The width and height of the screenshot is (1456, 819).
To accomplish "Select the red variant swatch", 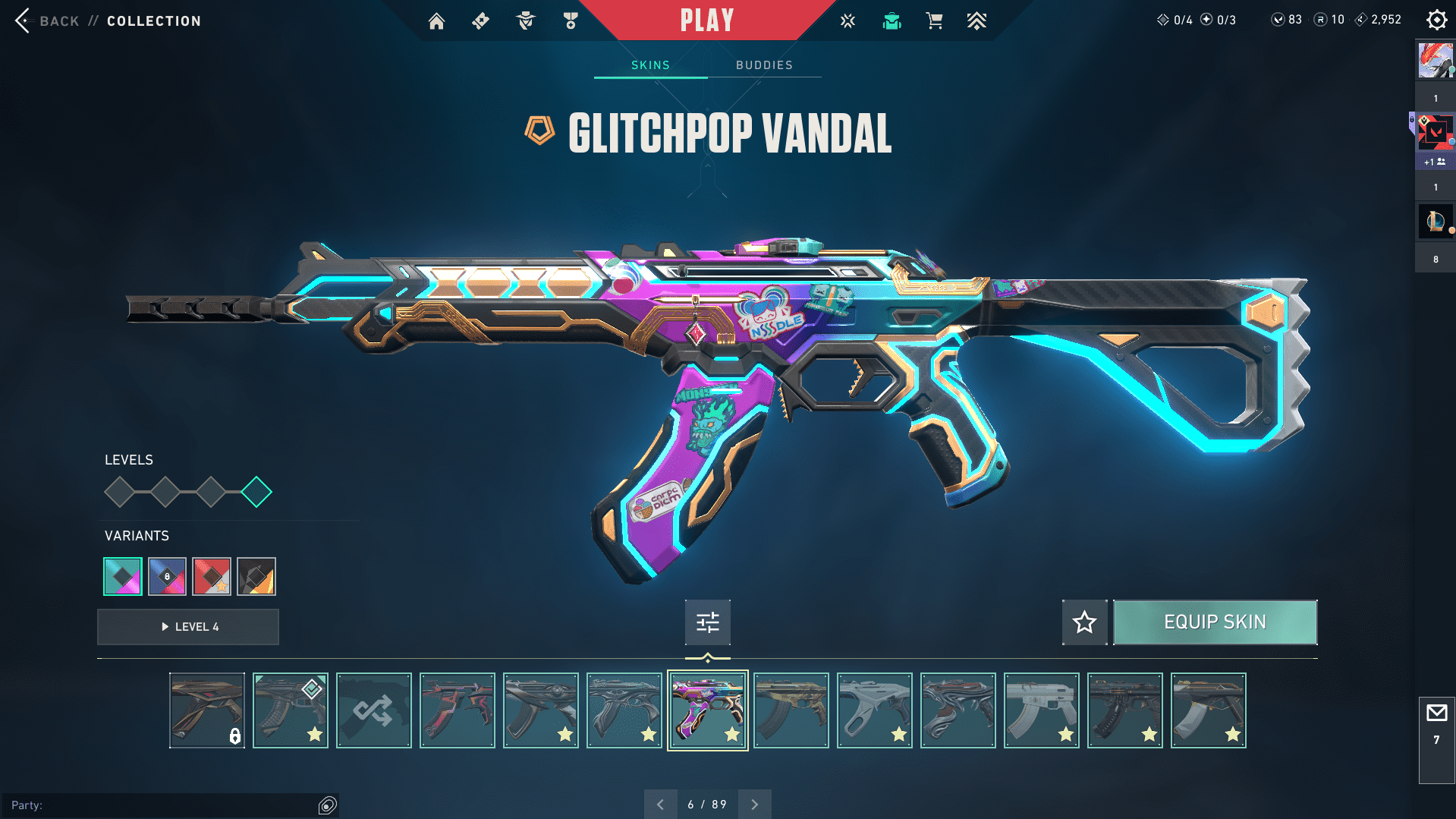I will [x=212, y=577].
